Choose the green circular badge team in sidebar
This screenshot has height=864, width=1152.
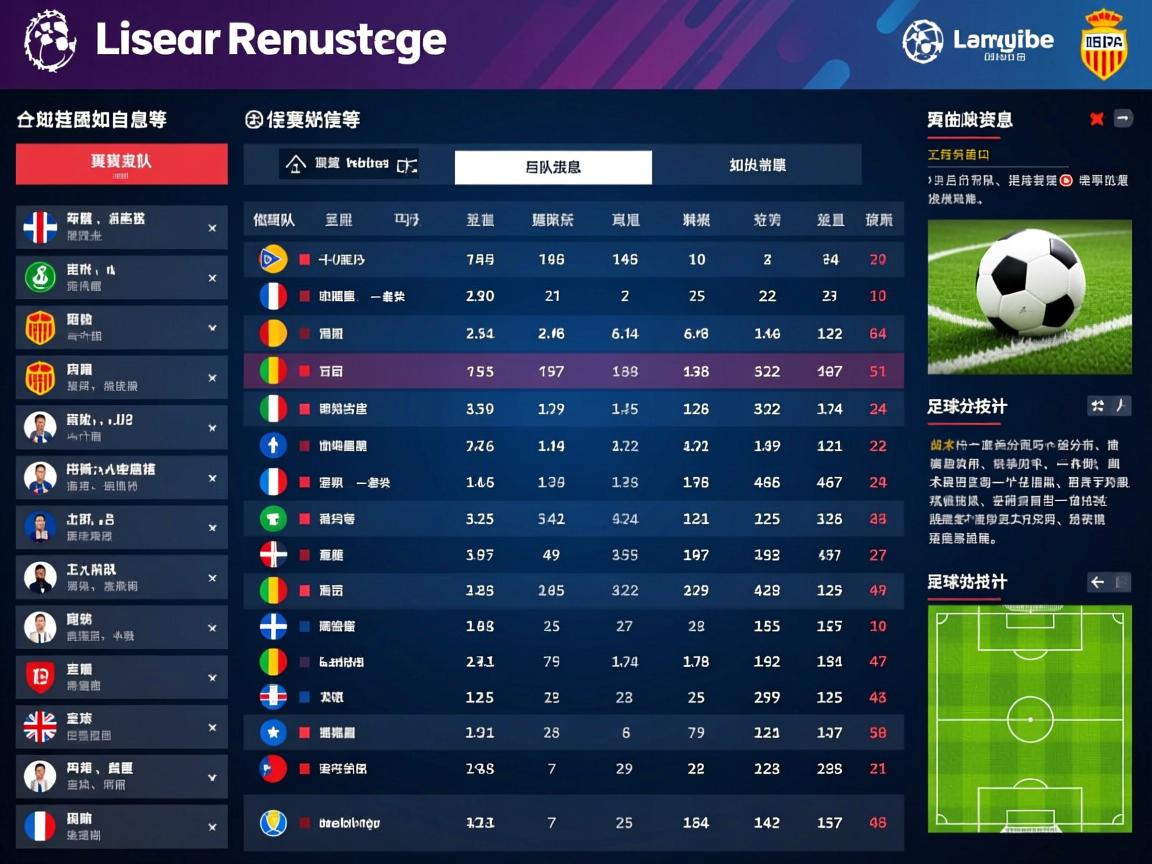tap(121, 277)
